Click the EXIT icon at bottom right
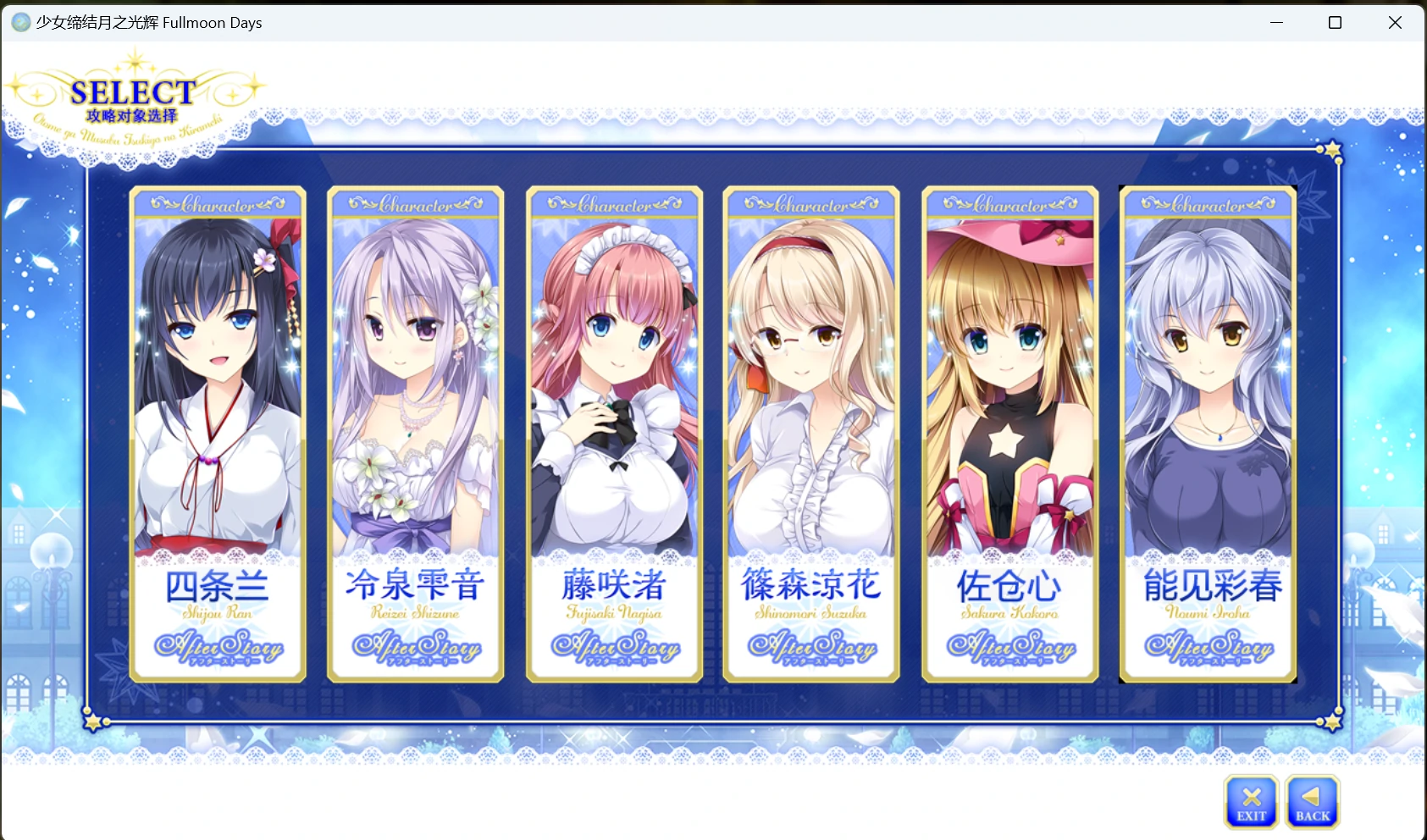Screen dimensions: 1427x840 1251,800
